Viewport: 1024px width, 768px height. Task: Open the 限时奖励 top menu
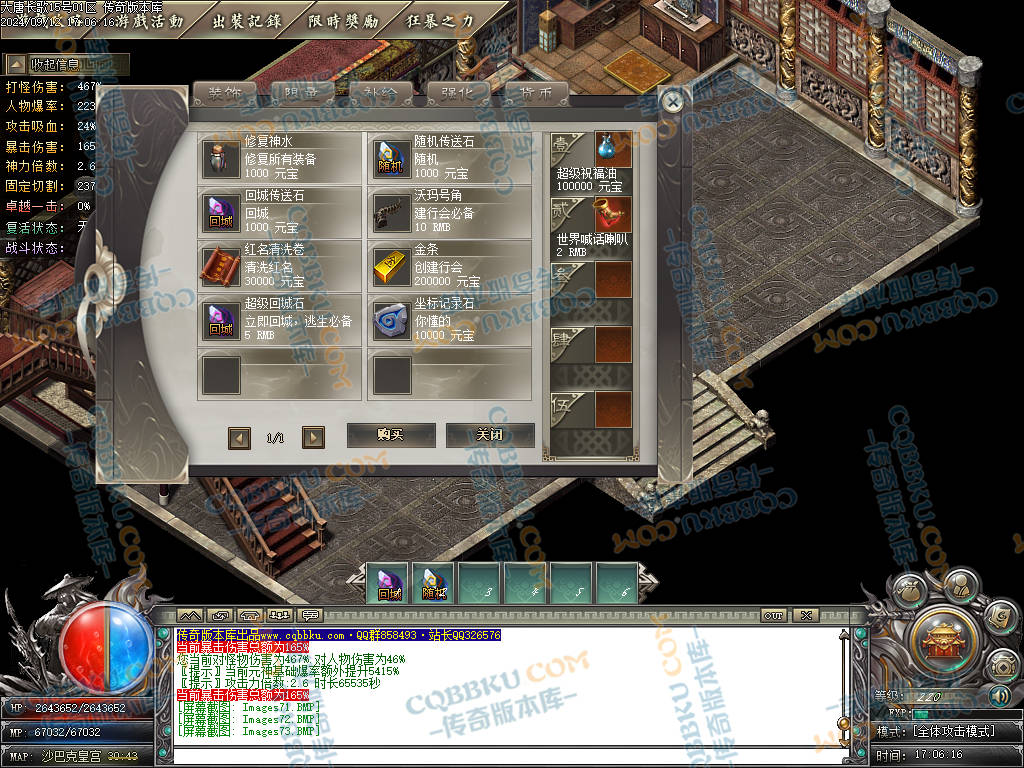(343, 21)
